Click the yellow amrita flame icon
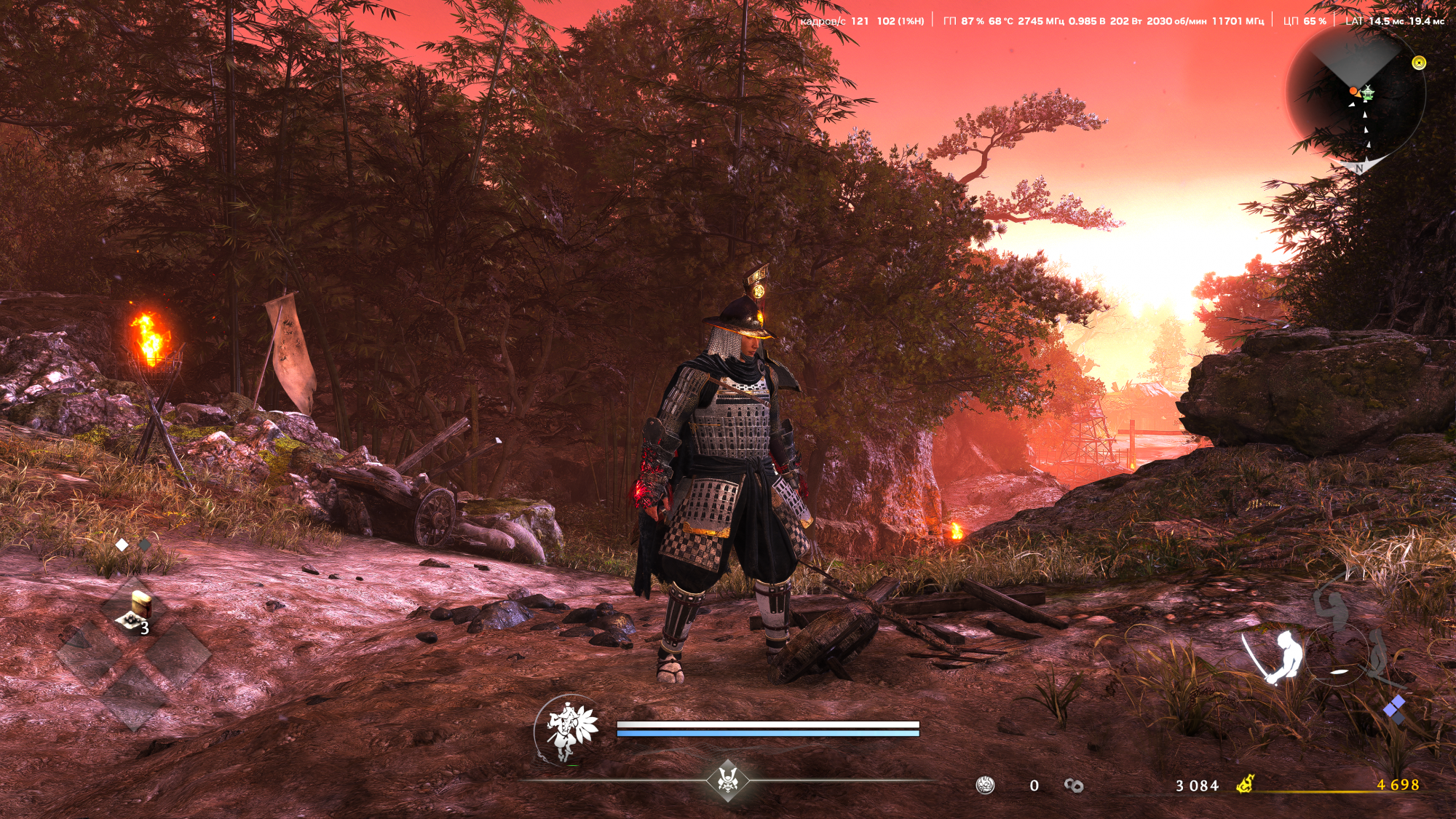The width and height of the screenshot is (1456, 819). (1245, 784)
